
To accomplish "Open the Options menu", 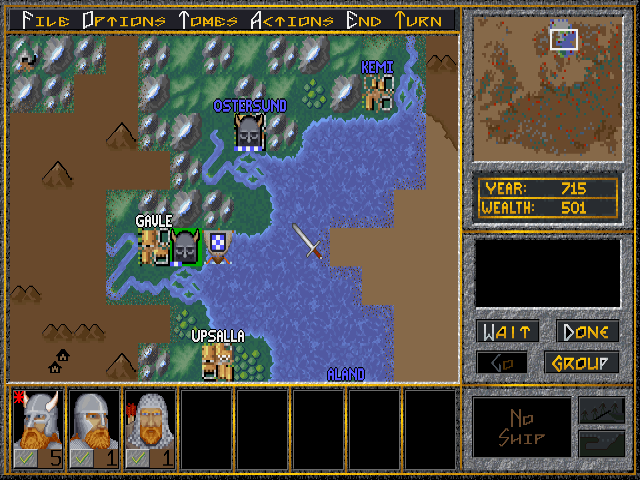I will click(124, 20).
